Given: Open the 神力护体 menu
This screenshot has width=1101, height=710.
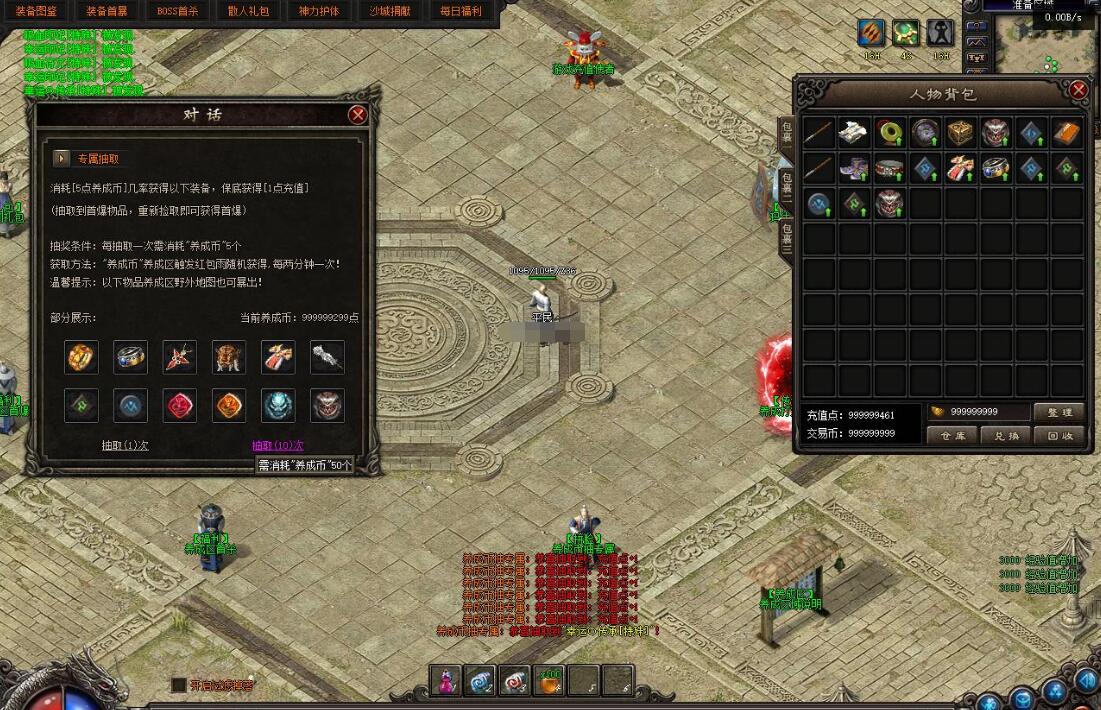Looking at the screenshot, I should (x=319, y=11).
